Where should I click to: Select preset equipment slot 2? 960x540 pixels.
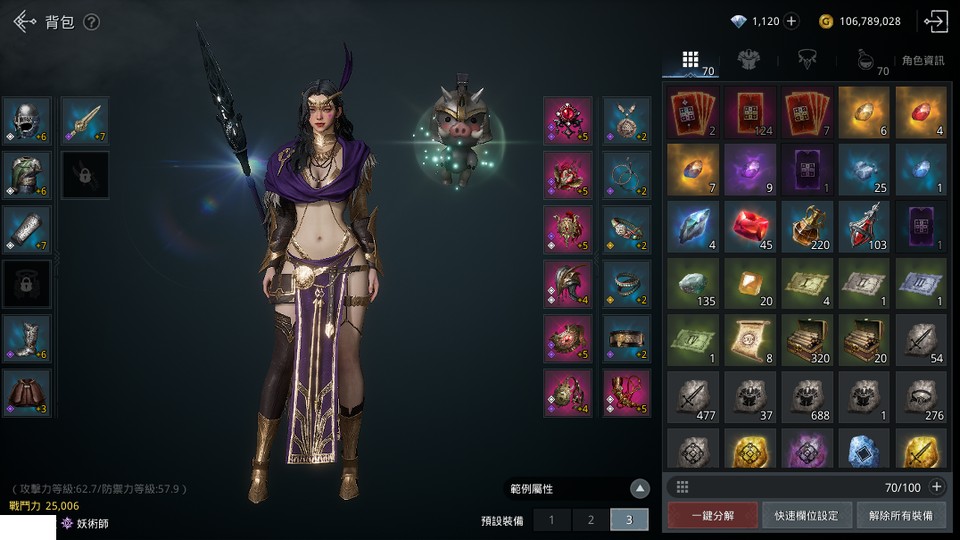click(x=590, y=520)
